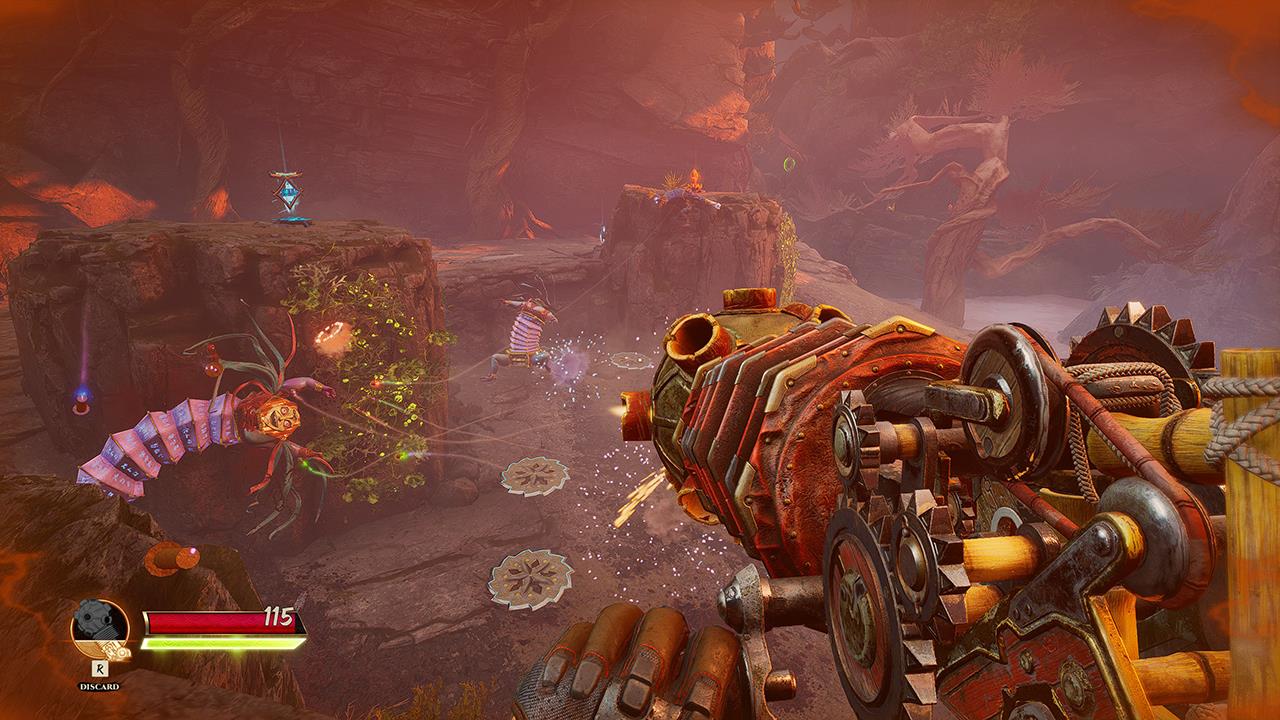The width and height of the screenshot is (1280, 720).
Task: Click the gold coin graphic on the weapon icon
Action: point(120,652)
